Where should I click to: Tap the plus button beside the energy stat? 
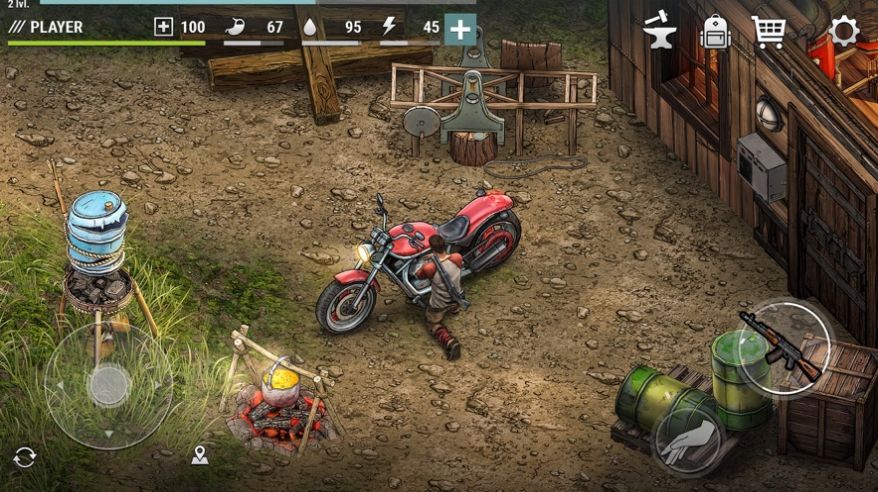click(460, 29)
